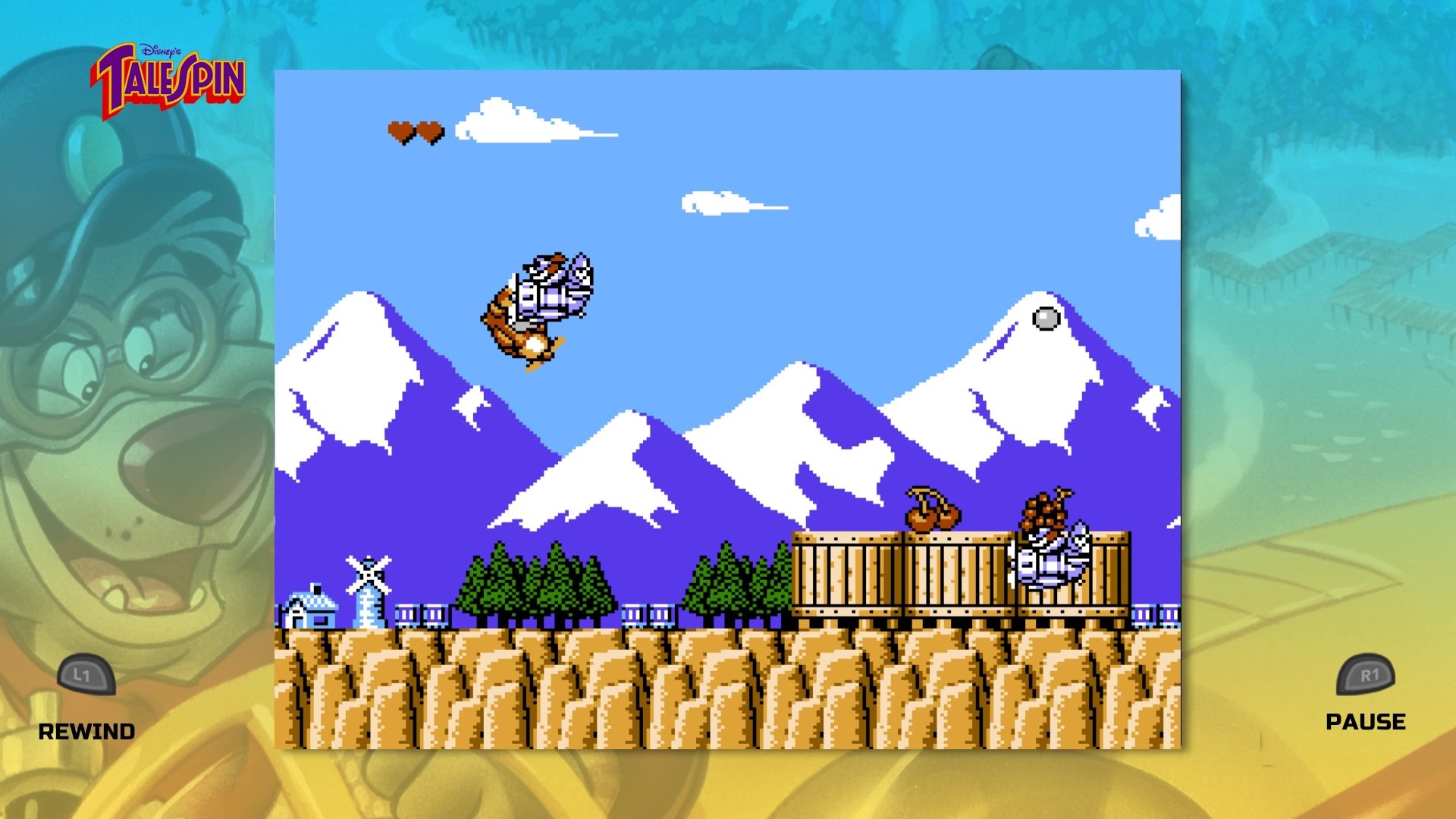Screen dimensions: 1456x819
Task: Click the second heart in the health meter
Action: (430, 130)
